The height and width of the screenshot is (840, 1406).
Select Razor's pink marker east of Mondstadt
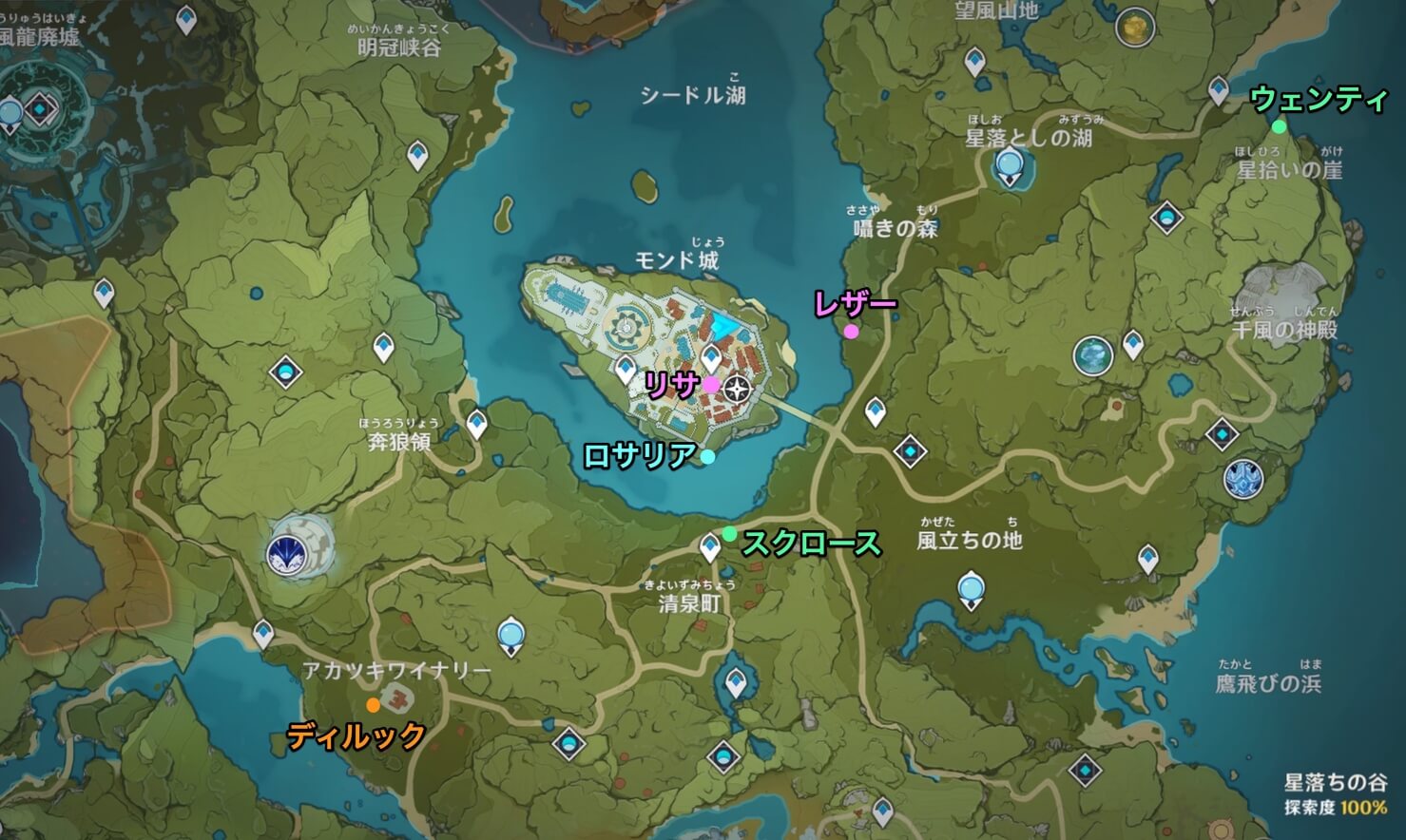tap(851, 333)
